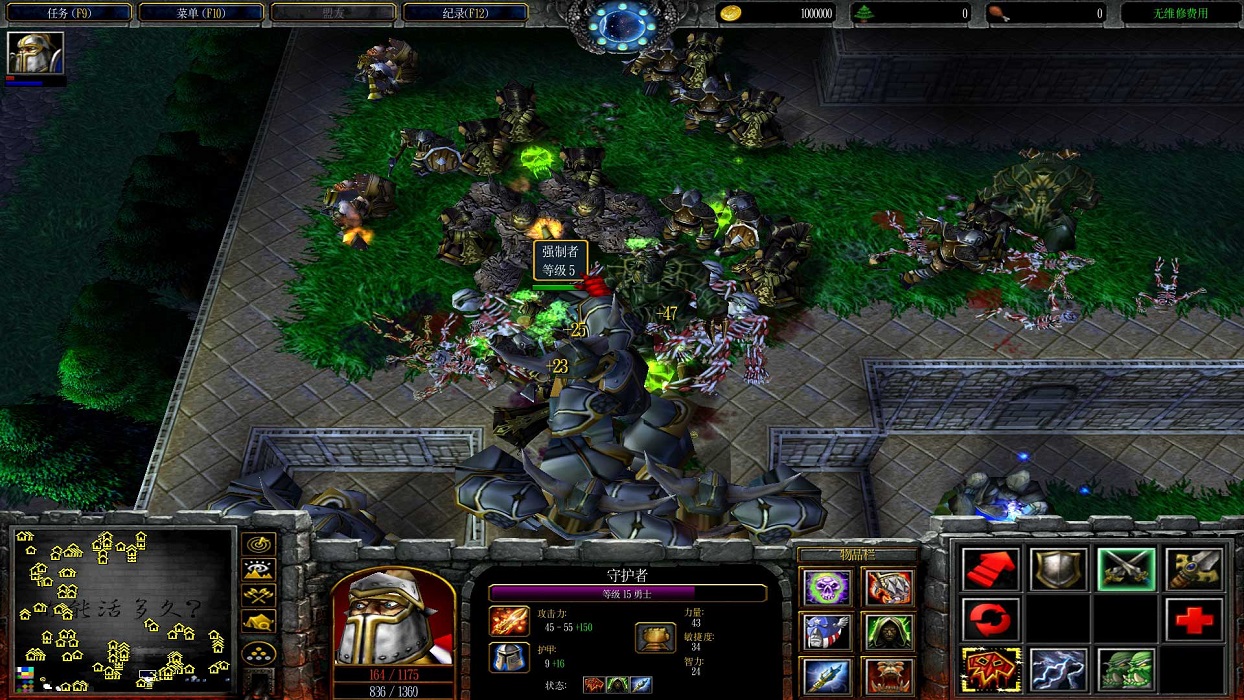Toggle the minimap creep camp display button
1244x700 pixels.
259,622
